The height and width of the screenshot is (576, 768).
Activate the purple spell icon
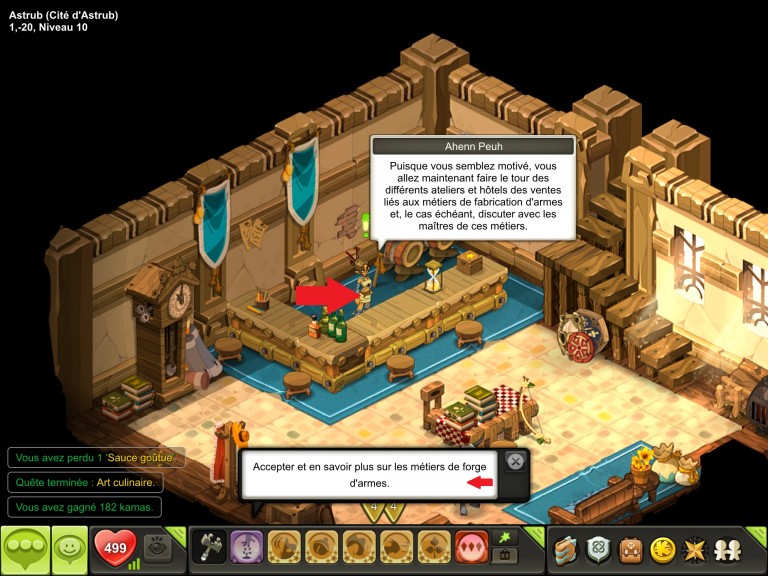(x=246, y=546)
